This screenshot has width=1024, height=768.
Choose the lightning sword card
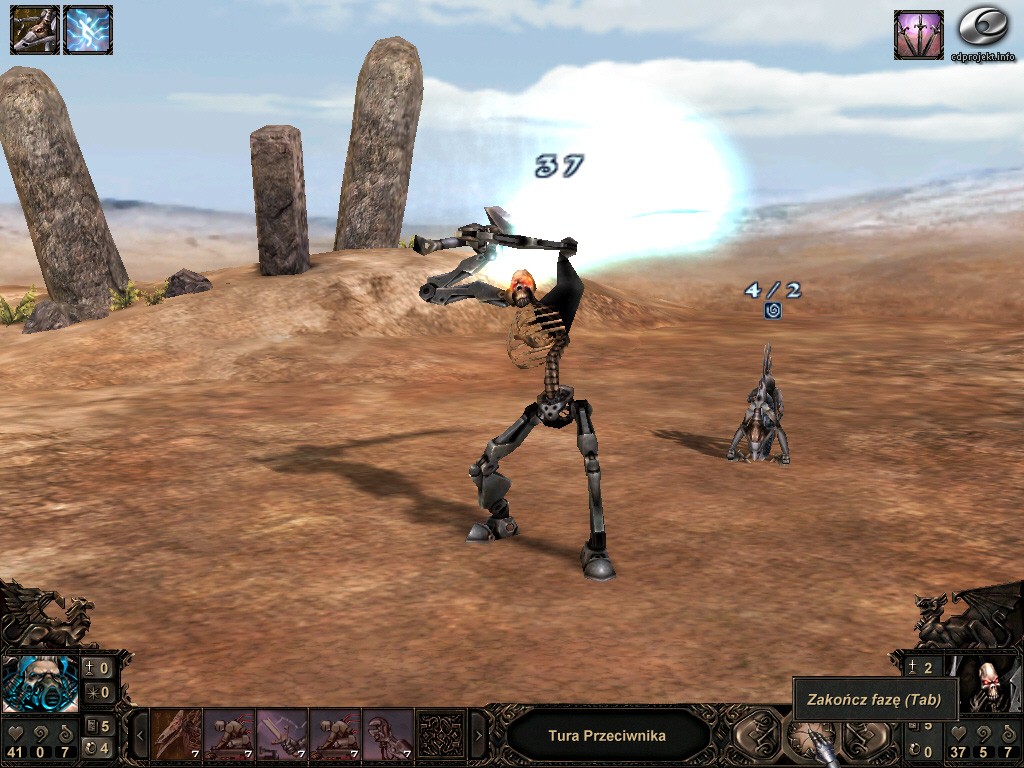[x=282, y=736]
